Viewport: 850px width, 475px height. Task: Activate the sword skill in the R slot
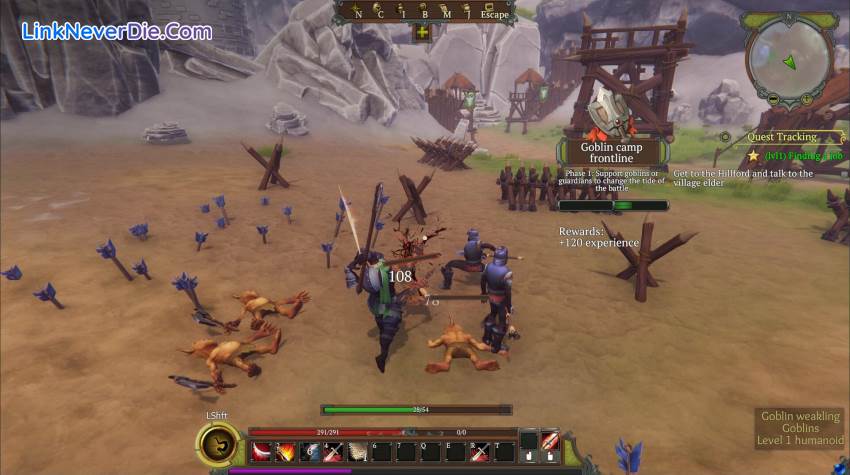pyautogui.click(x=480, y=451)
